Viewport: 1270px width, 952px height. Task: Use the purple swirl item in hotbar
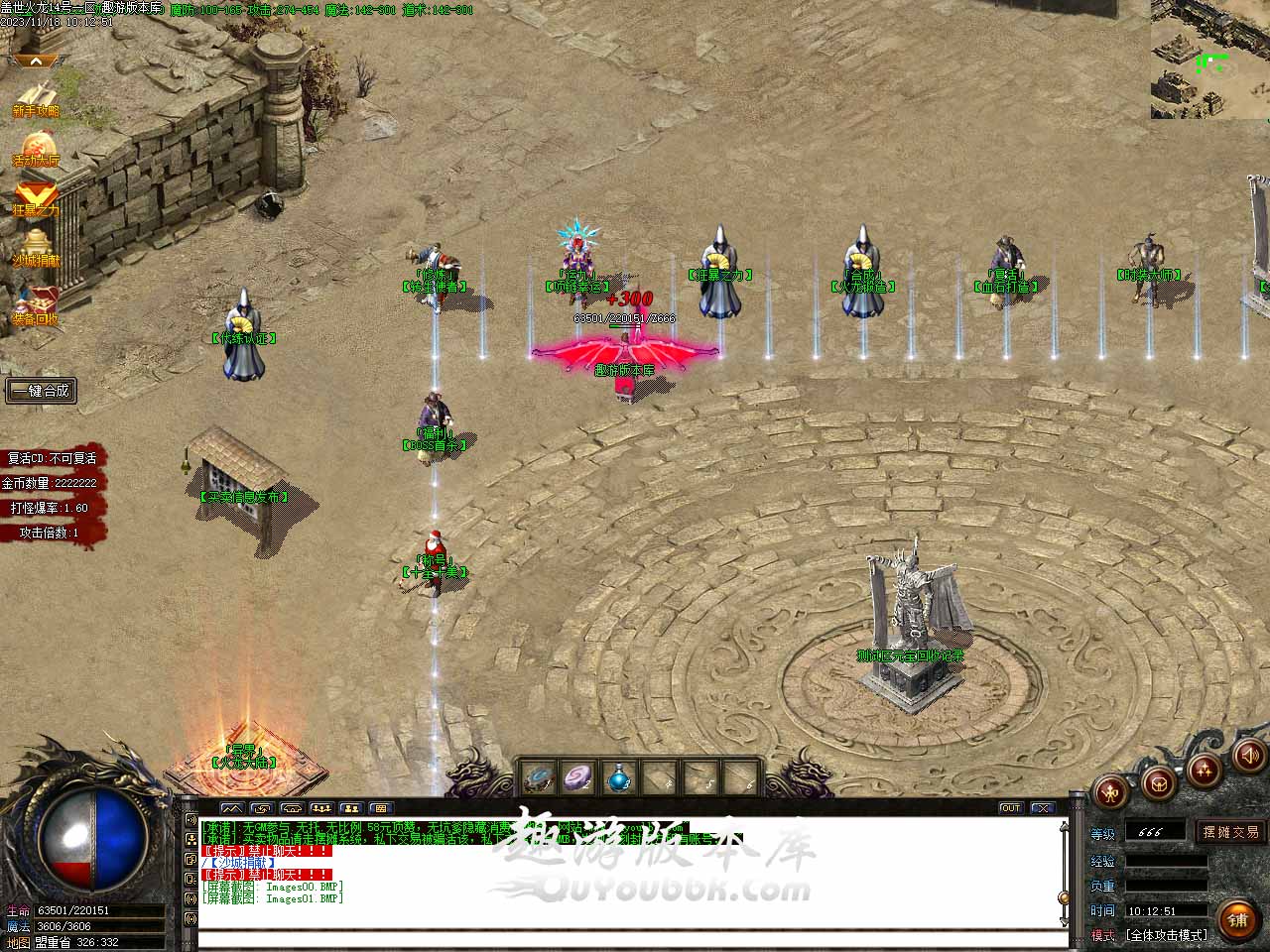pyautogui.click(x=577, y=778)
